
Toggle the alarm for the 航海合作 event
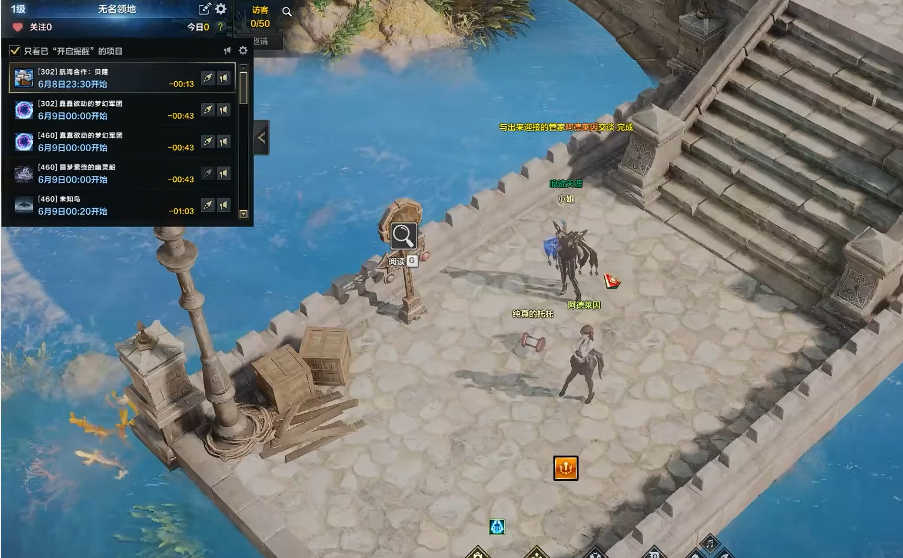pos(224,78)
